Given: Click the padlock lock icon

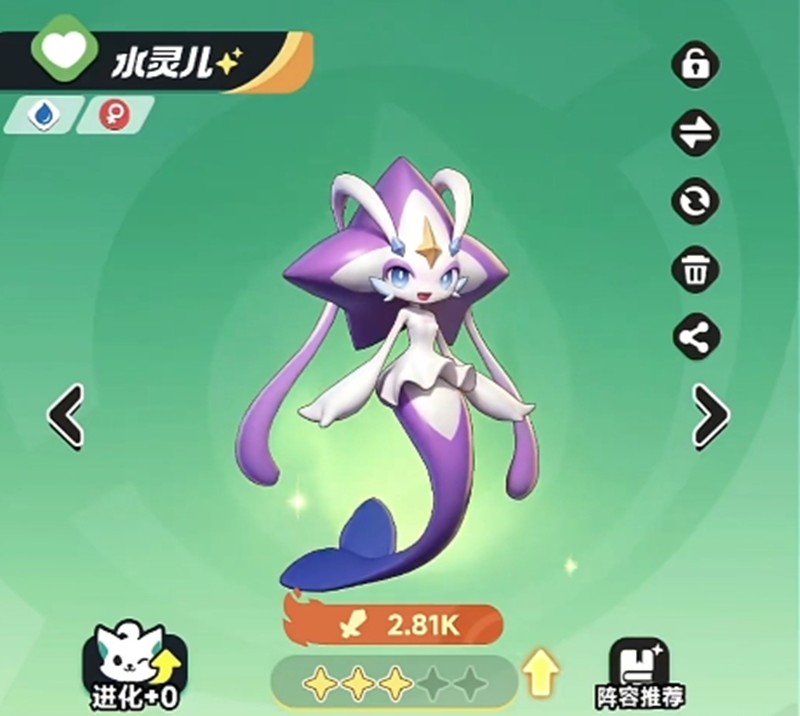Looking at the screenshot, I should pyautogui.click(x=694, y=66).
